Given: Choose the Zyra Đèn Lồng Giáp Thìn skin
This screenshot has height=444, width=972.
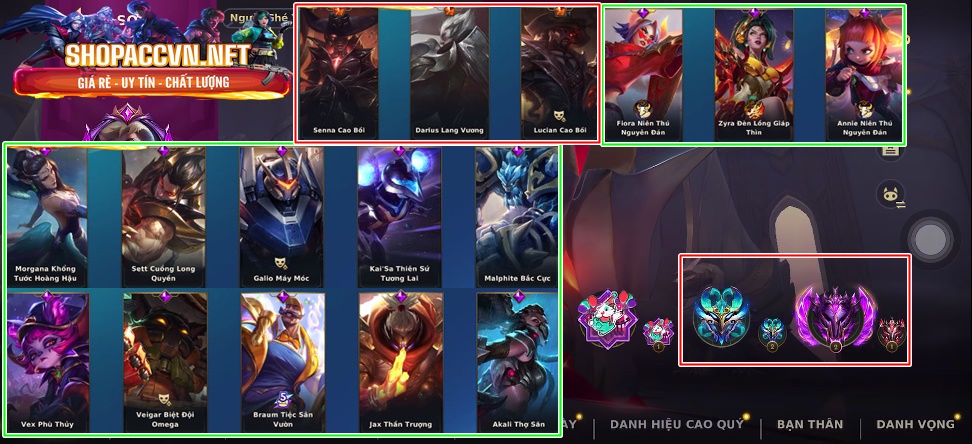Looking at the screenshot, I should click(754, 72).
